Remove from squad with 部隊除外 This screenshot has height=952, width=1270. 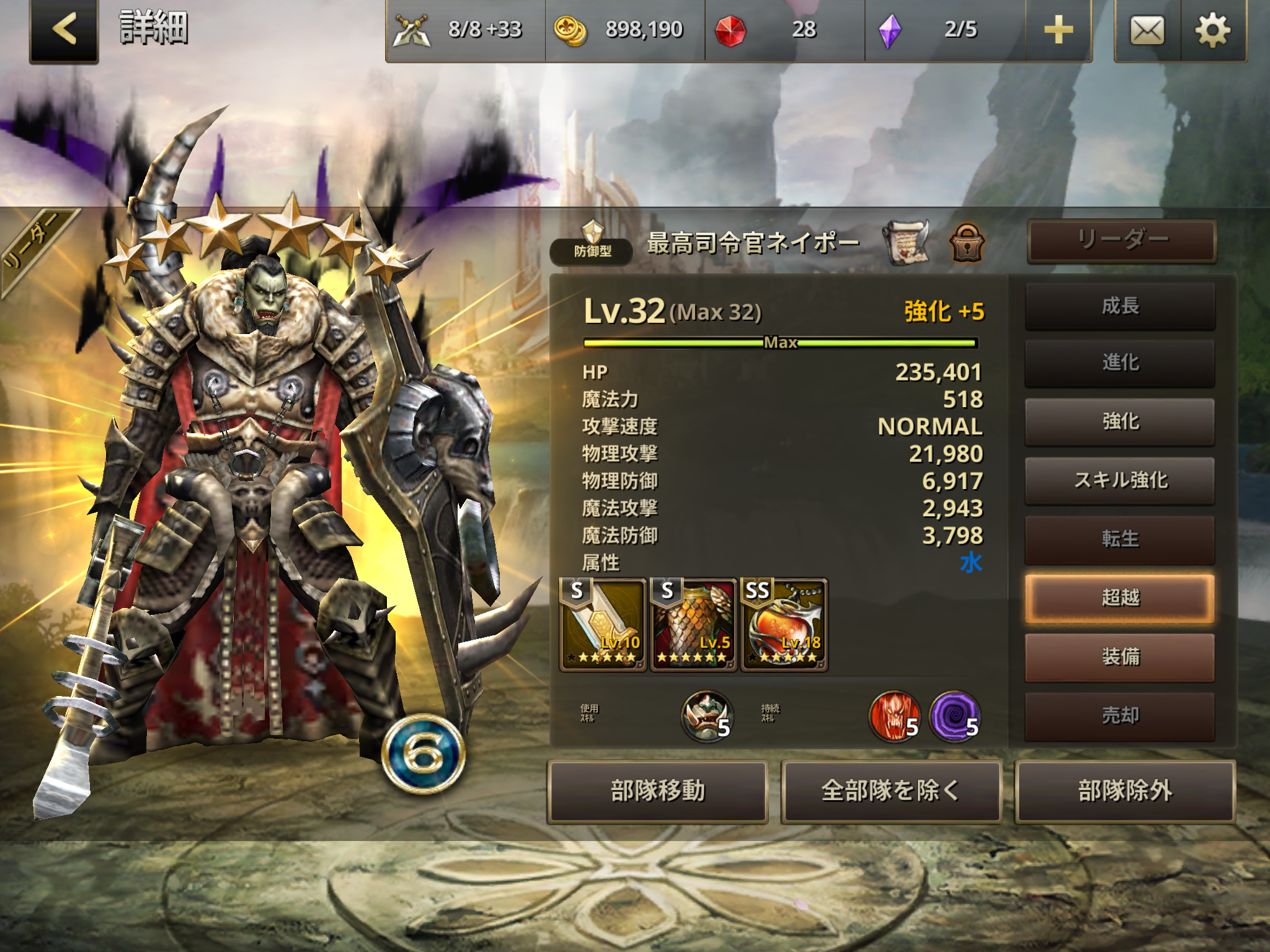[x=1124, y=791]
